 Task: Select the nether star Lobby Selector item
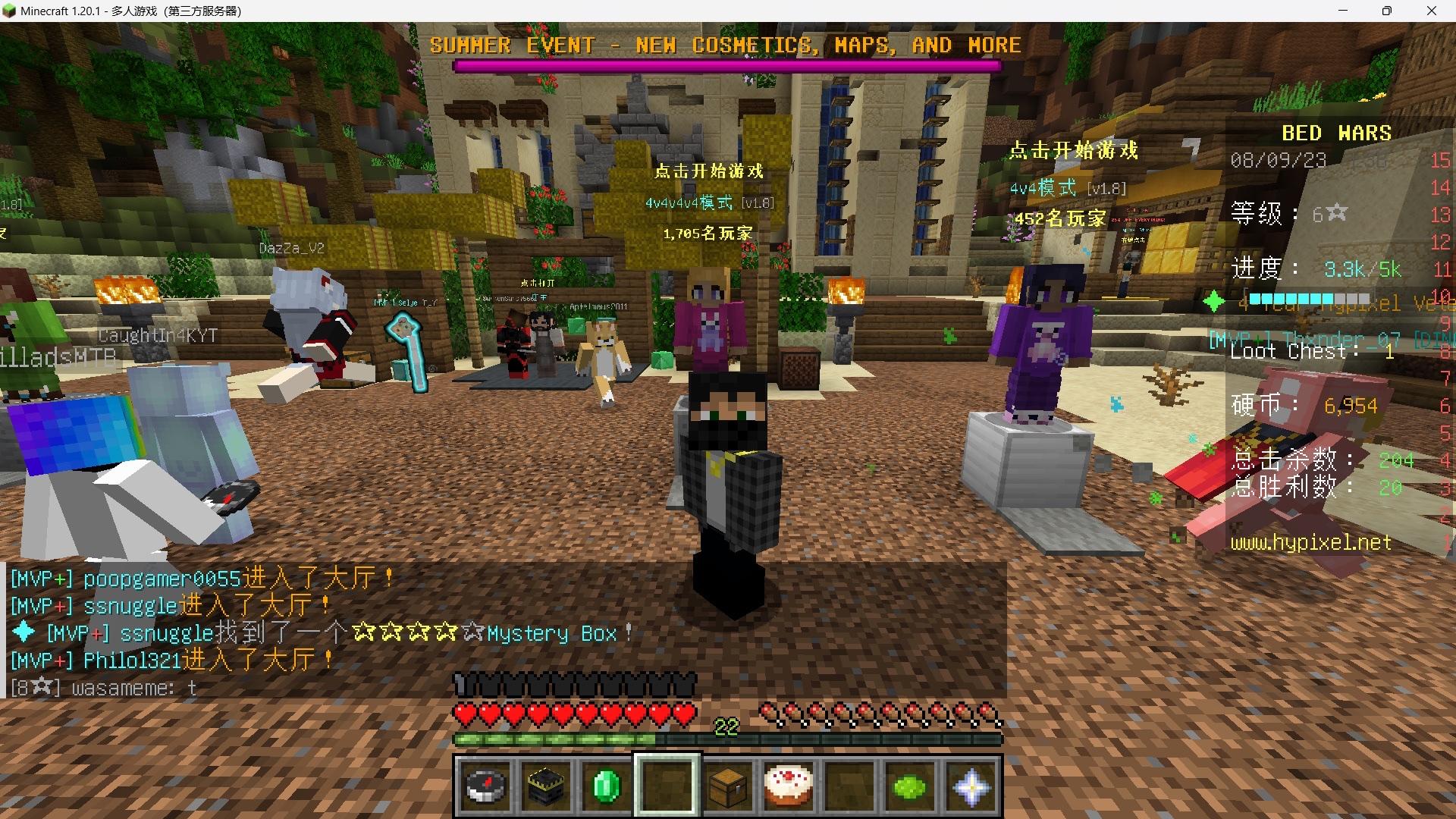click(x=970, y=786)
